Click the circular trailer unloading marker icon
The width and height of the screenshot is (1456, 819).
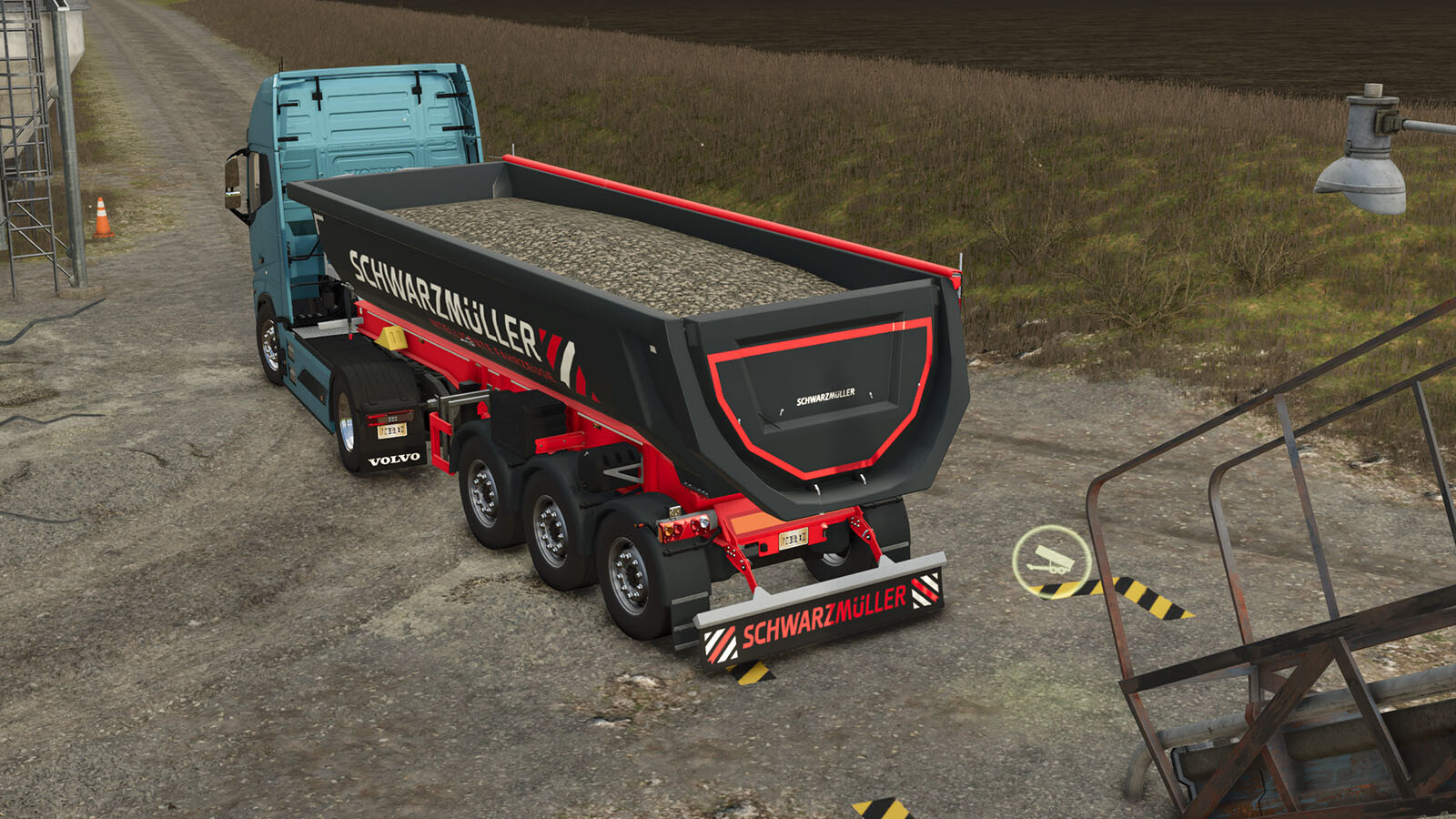pyautogui.click(x=1052, y=561)
